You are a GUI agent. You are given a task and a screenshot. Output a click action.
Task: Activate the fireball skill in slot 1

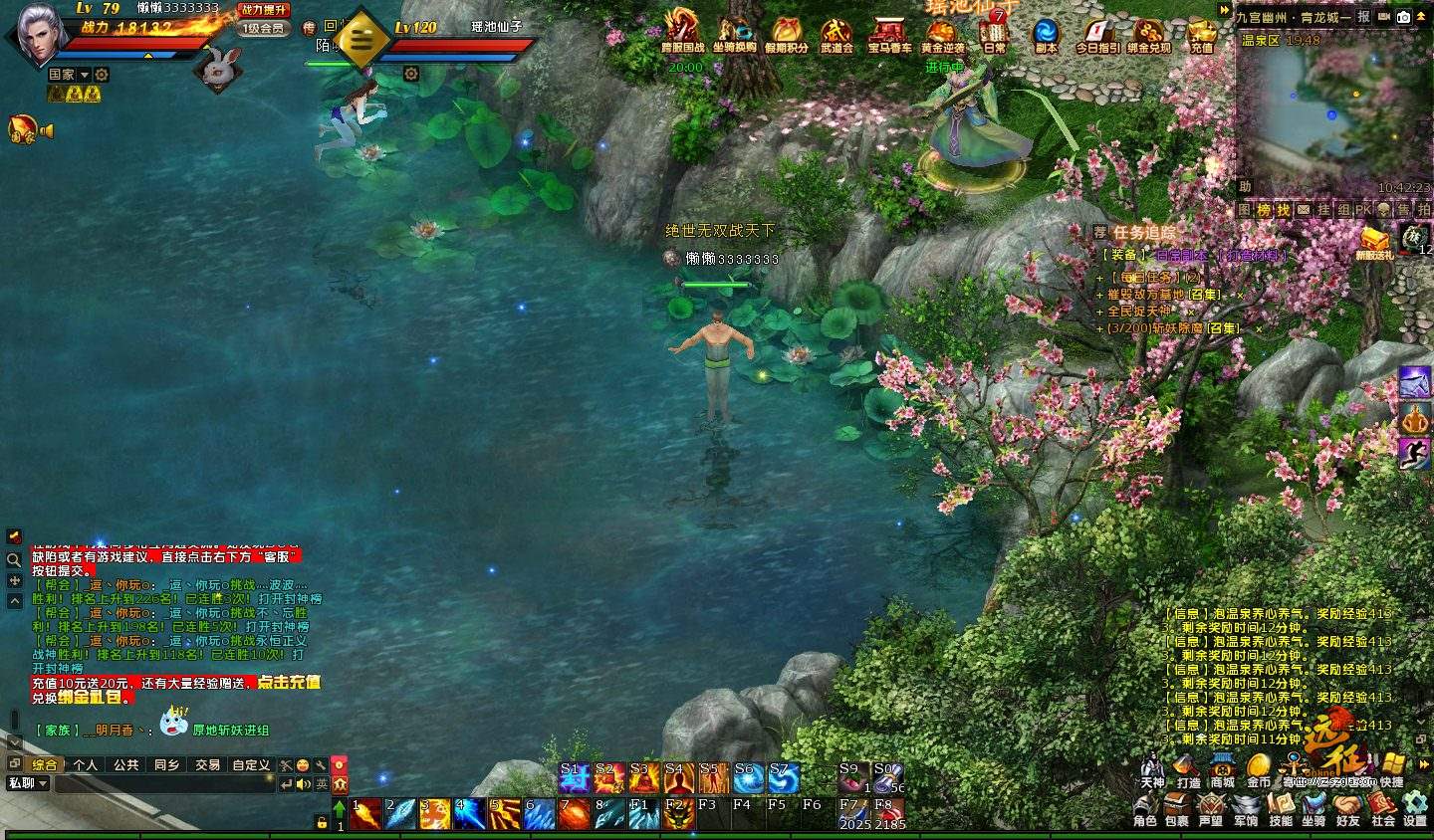[365, 814]
